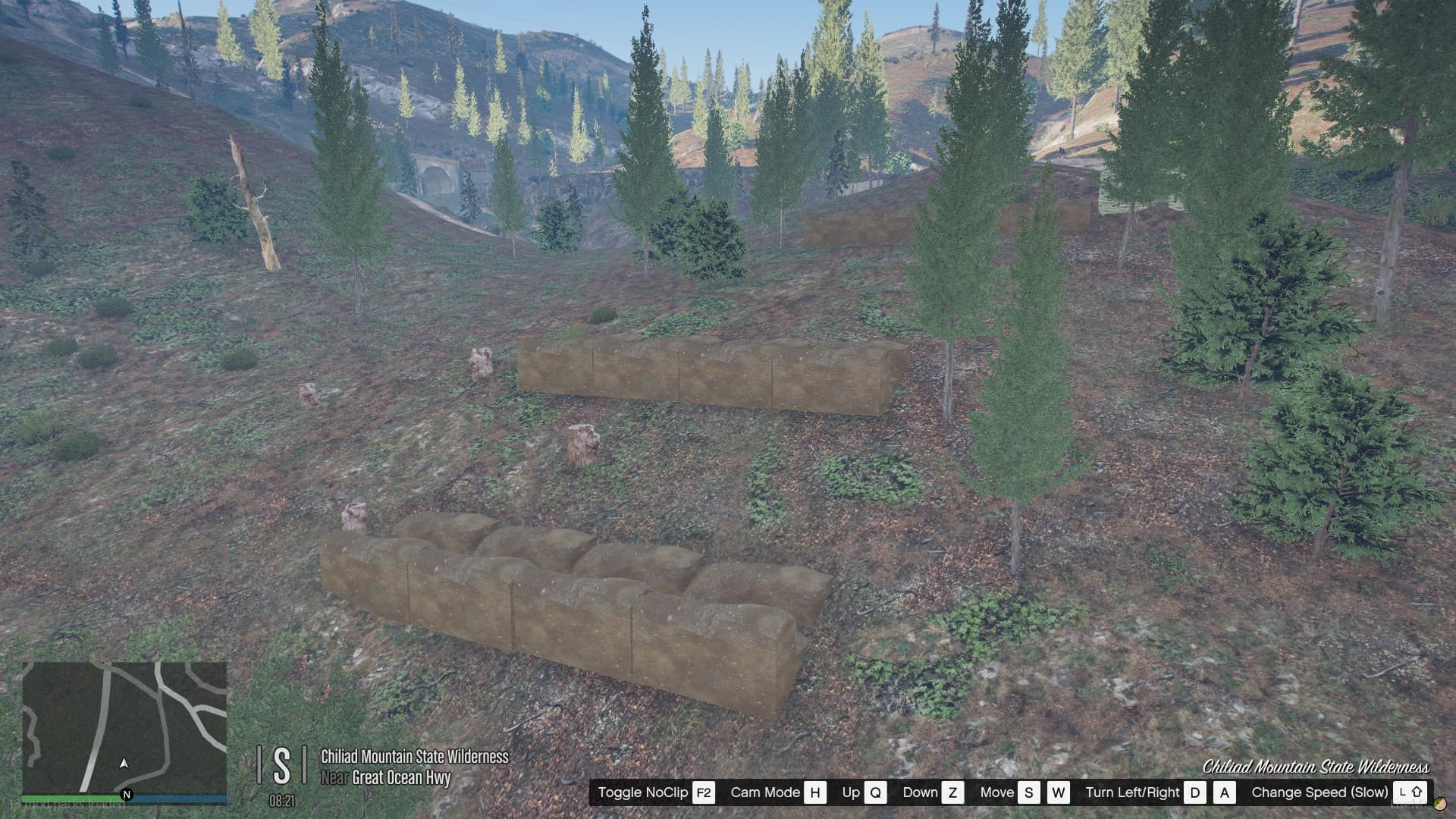
Task: Click the D Turn Left/Right key badge
Action: tap(1197, 793)
